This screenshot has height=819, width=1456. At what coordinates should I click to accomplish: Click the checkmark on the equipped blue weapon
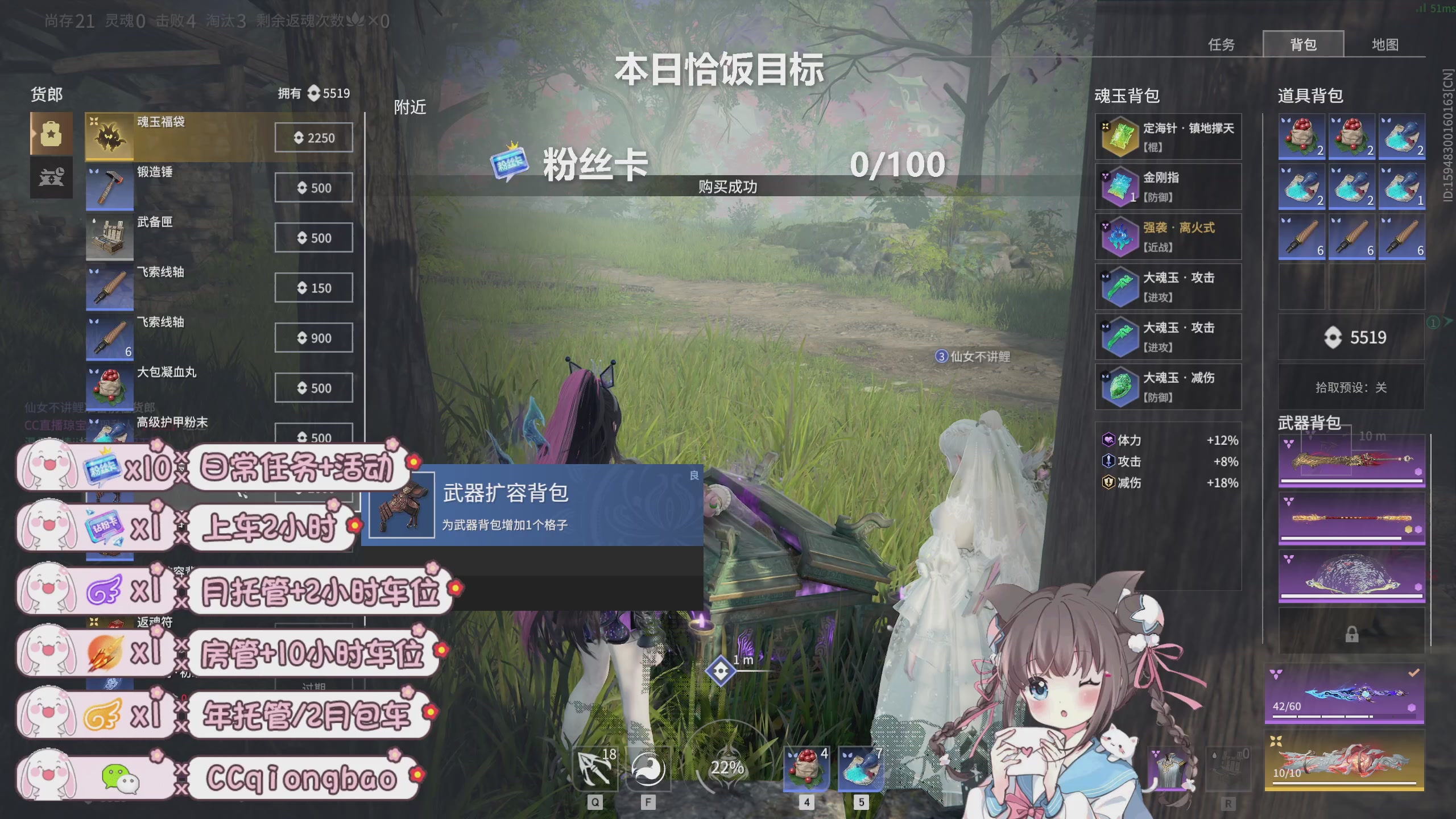coord(1414,673)
